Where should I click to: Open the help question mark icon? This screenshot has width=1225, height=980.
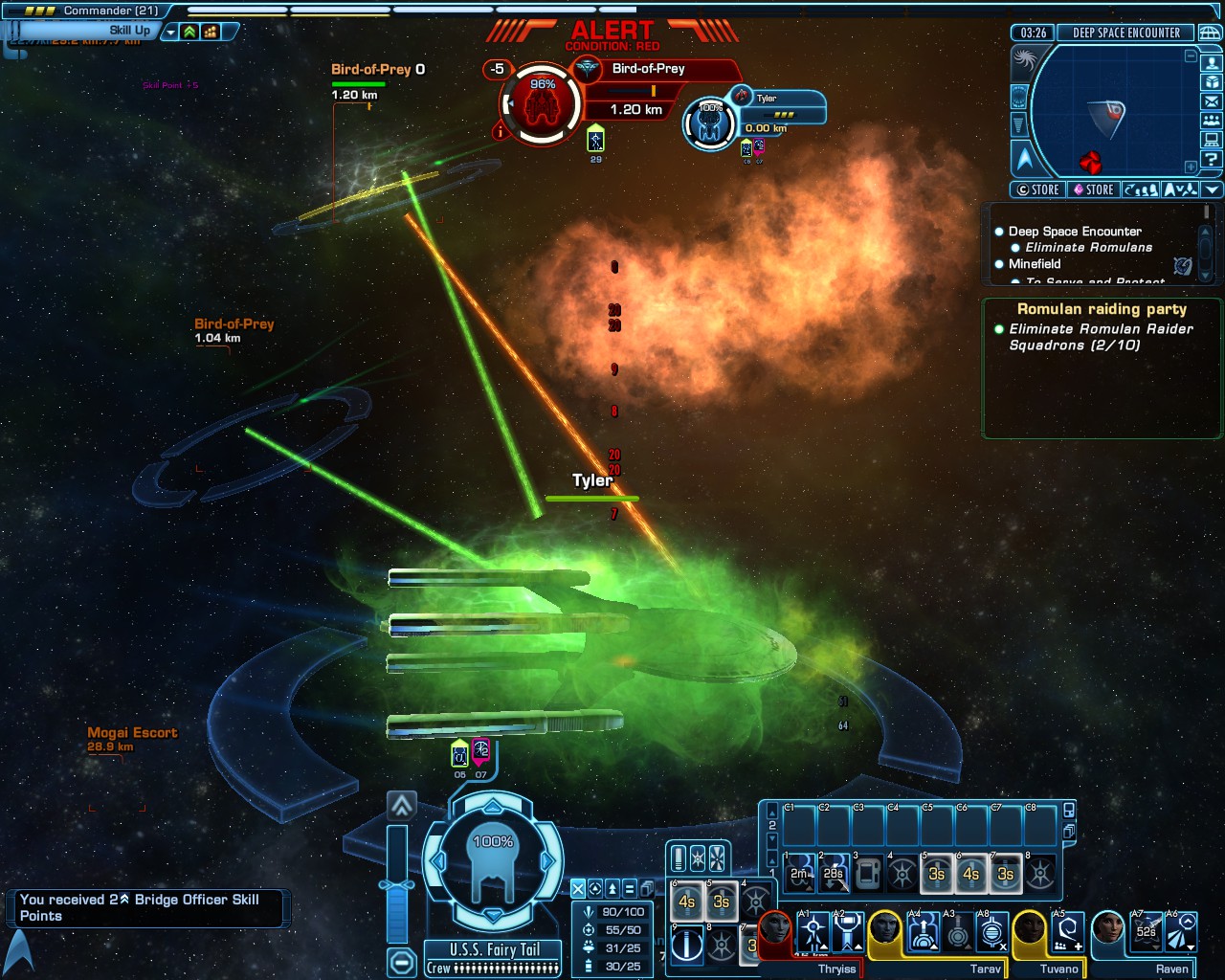[x=1212, y=160]
